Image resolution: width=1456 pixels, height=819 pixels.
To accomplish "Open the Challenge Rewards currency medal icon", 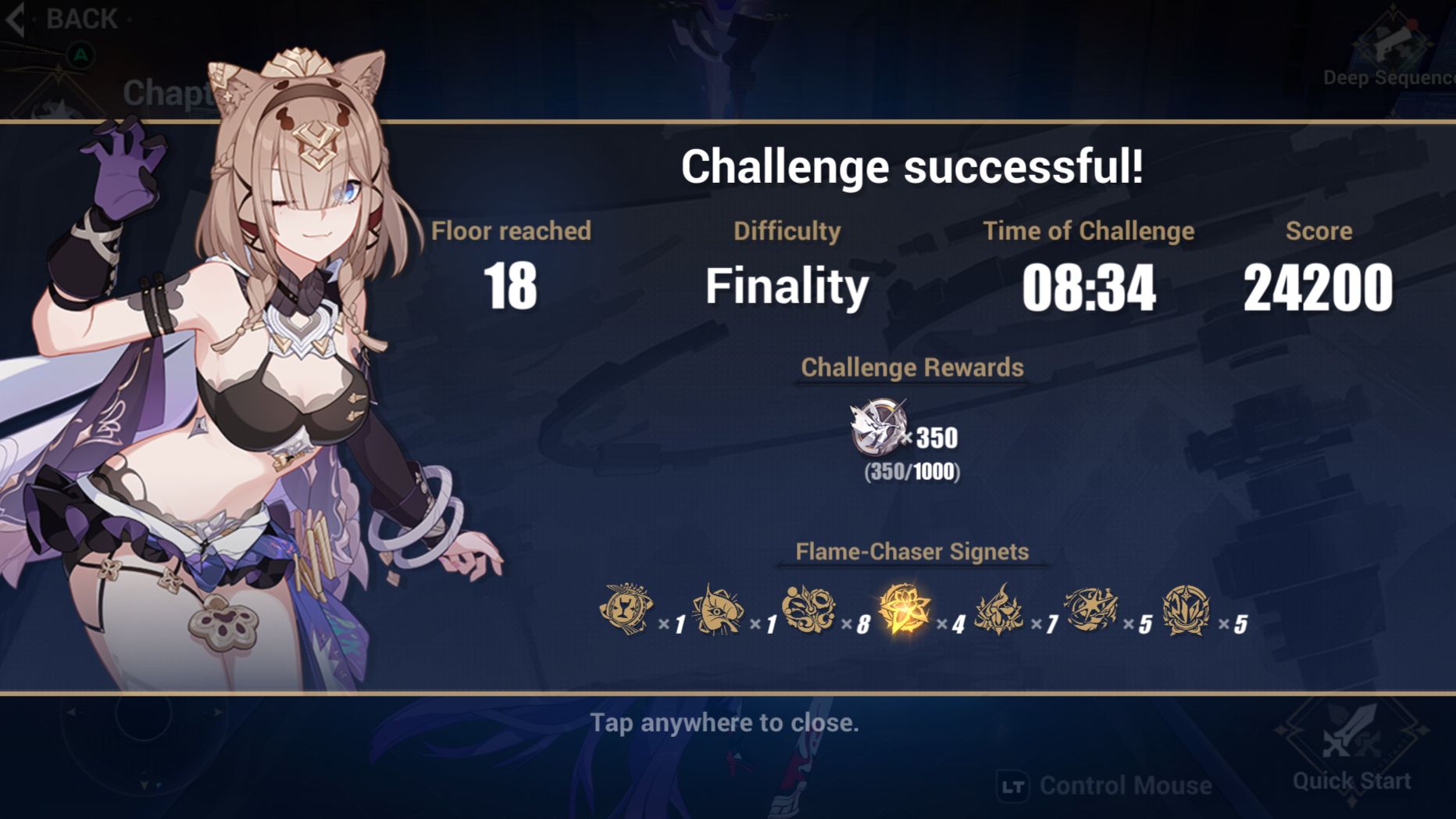I will click(x=876, y=431).
